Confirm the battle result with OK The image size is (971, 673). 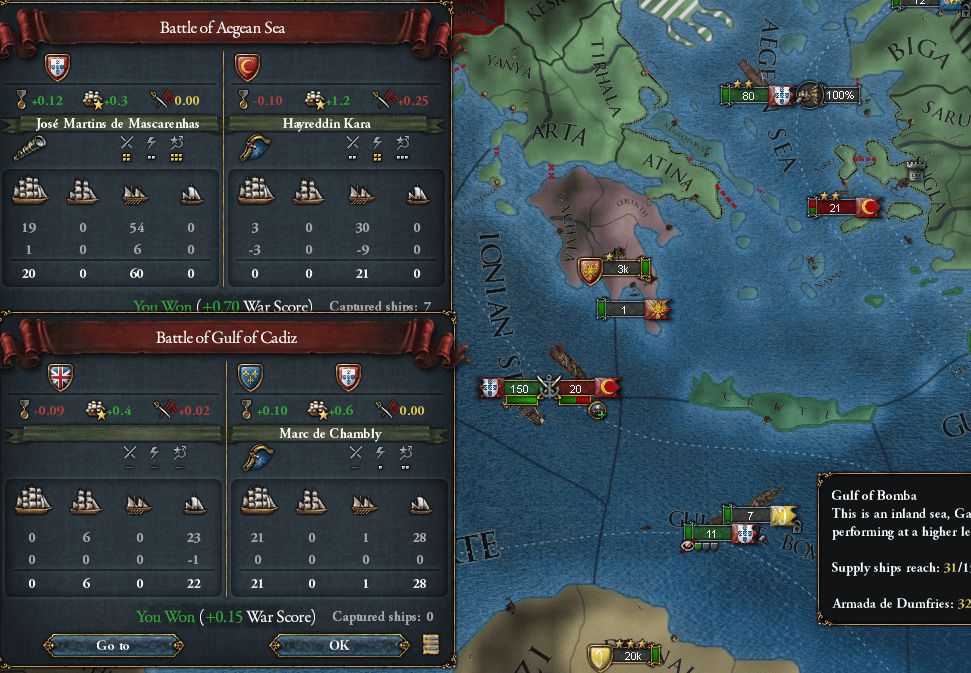[x=339, y=645]
